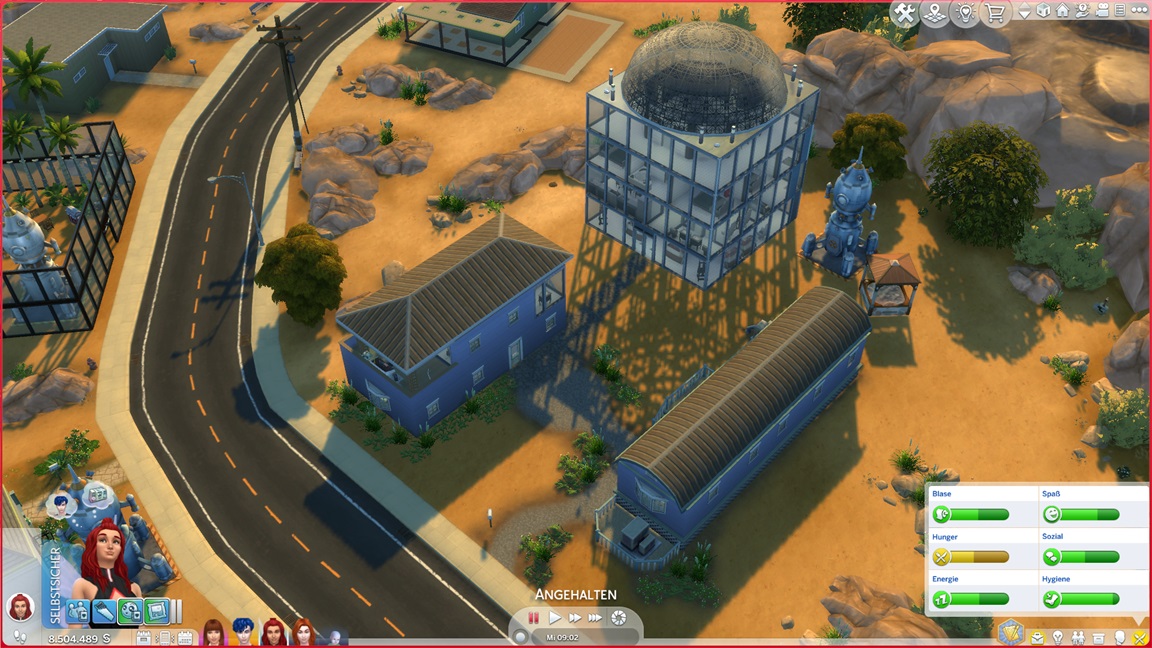The width and height of the screenshot is (1152, 648).
Task: Open the career briefcase panel
Action: click(1038, 637)
